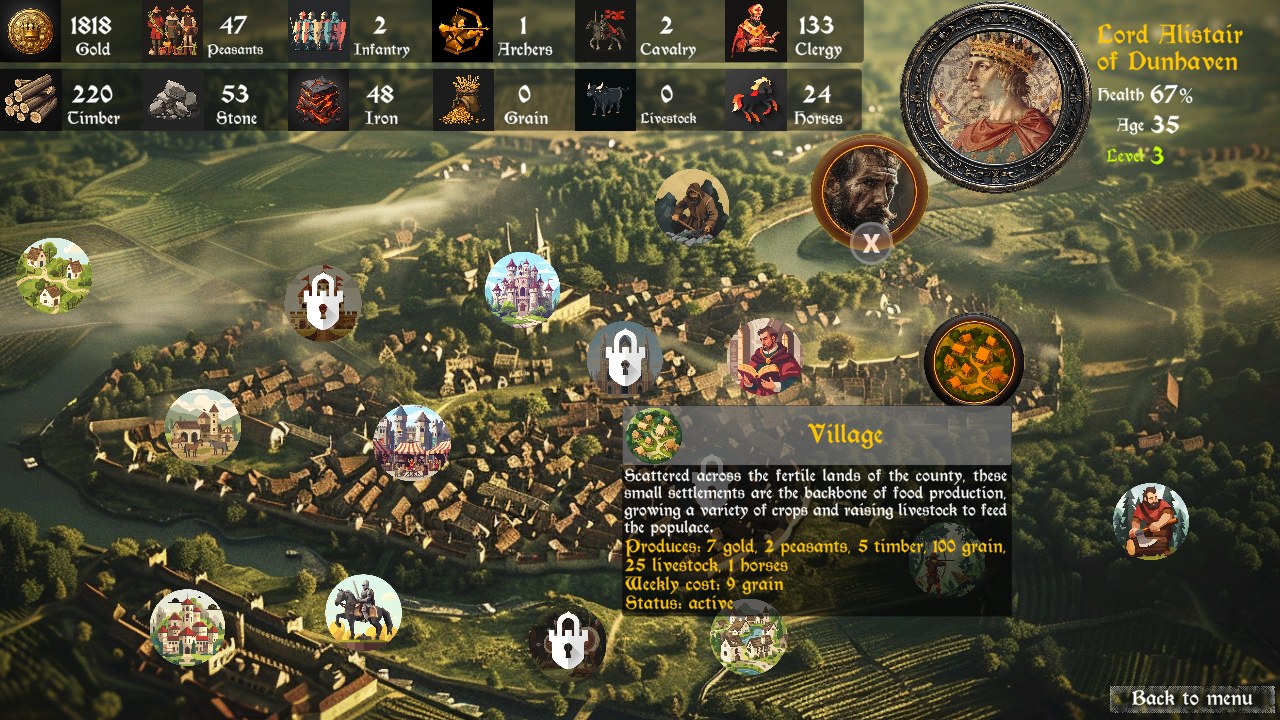This screenshot has height=720, width=1280.
Task: Select the stone miner building icon
Action: pos(692,206)
